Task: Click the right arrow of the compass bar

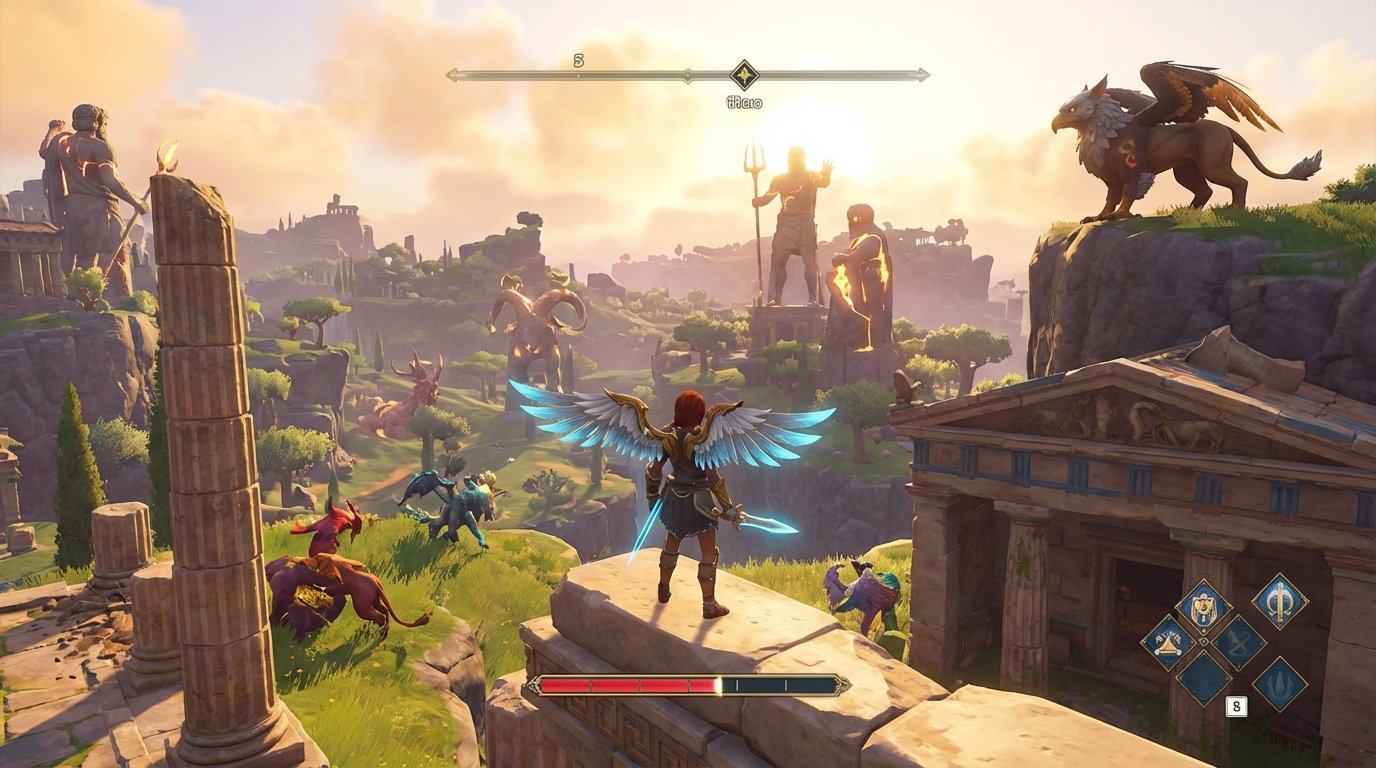Action: click(x=921, y=73)
